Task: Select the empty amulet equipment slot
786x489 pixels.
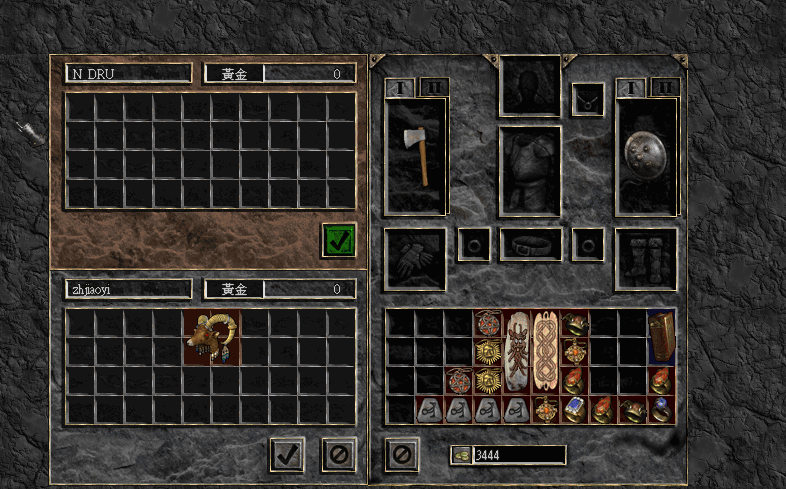Action: tap(588, 99)
